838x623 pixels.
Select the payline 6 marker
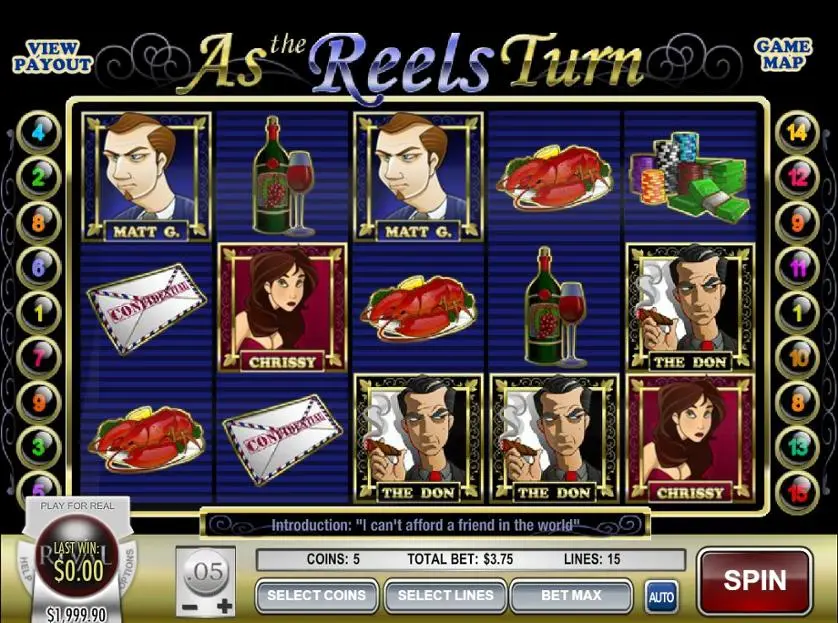[40, 266]
